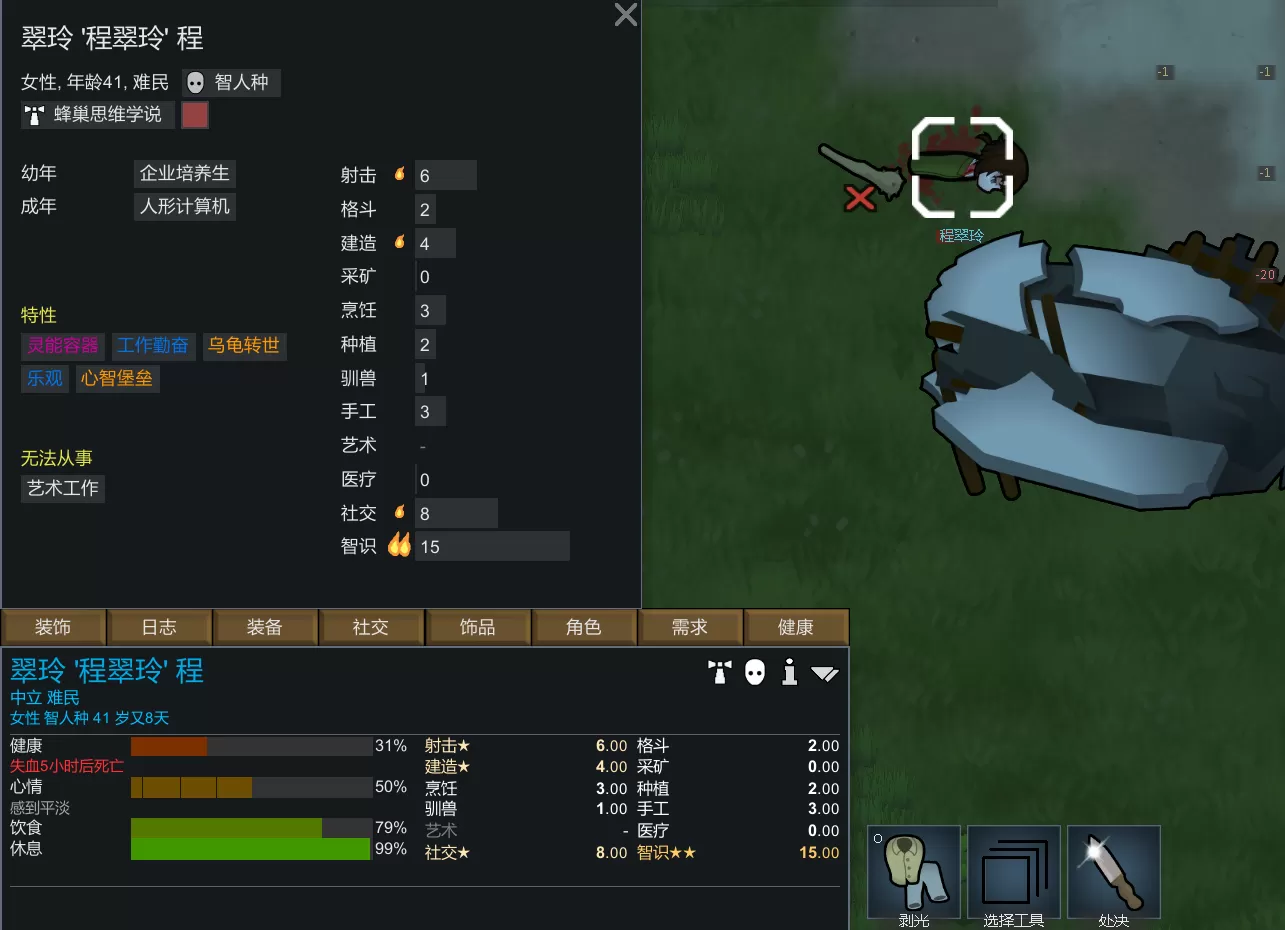
Task: Open the 装饰 tab
Action: [x=53, y=627]
